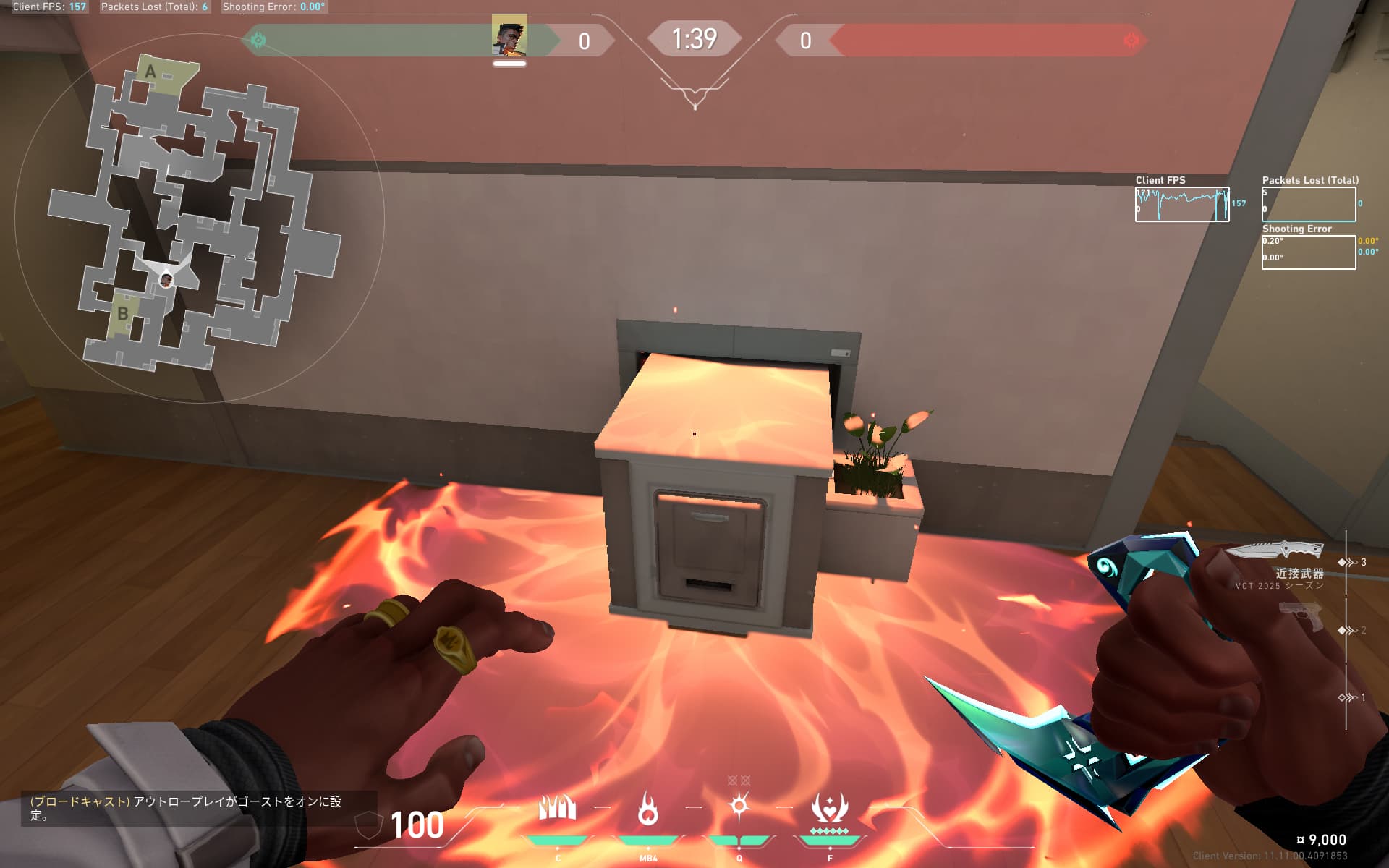Image resolution: width=1389 pixels, height=868 pixels.
Task: Click the Packets Lost (Total) graph
Action: click(x=1309, y=205)
